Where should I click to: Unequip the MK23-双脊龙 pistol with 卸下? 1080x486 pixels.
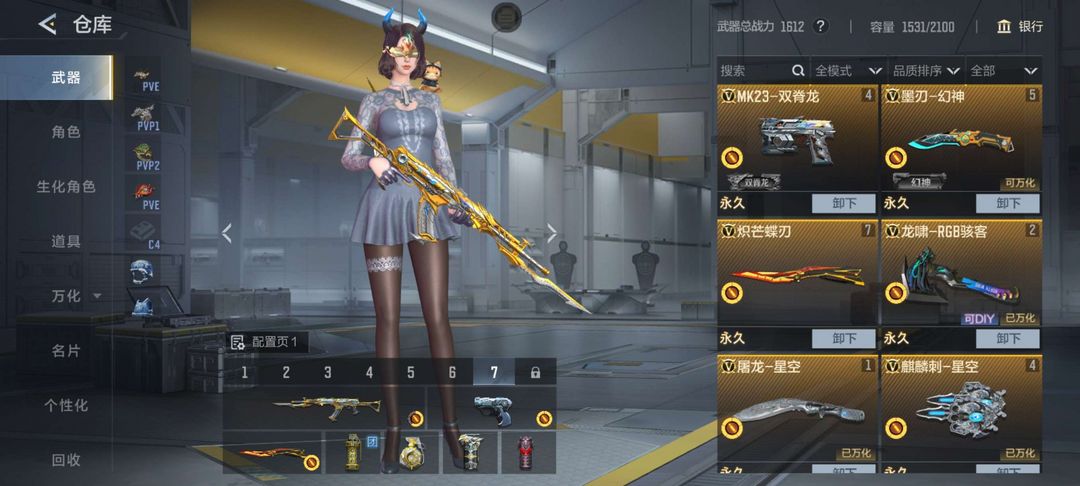click(844, 203)
